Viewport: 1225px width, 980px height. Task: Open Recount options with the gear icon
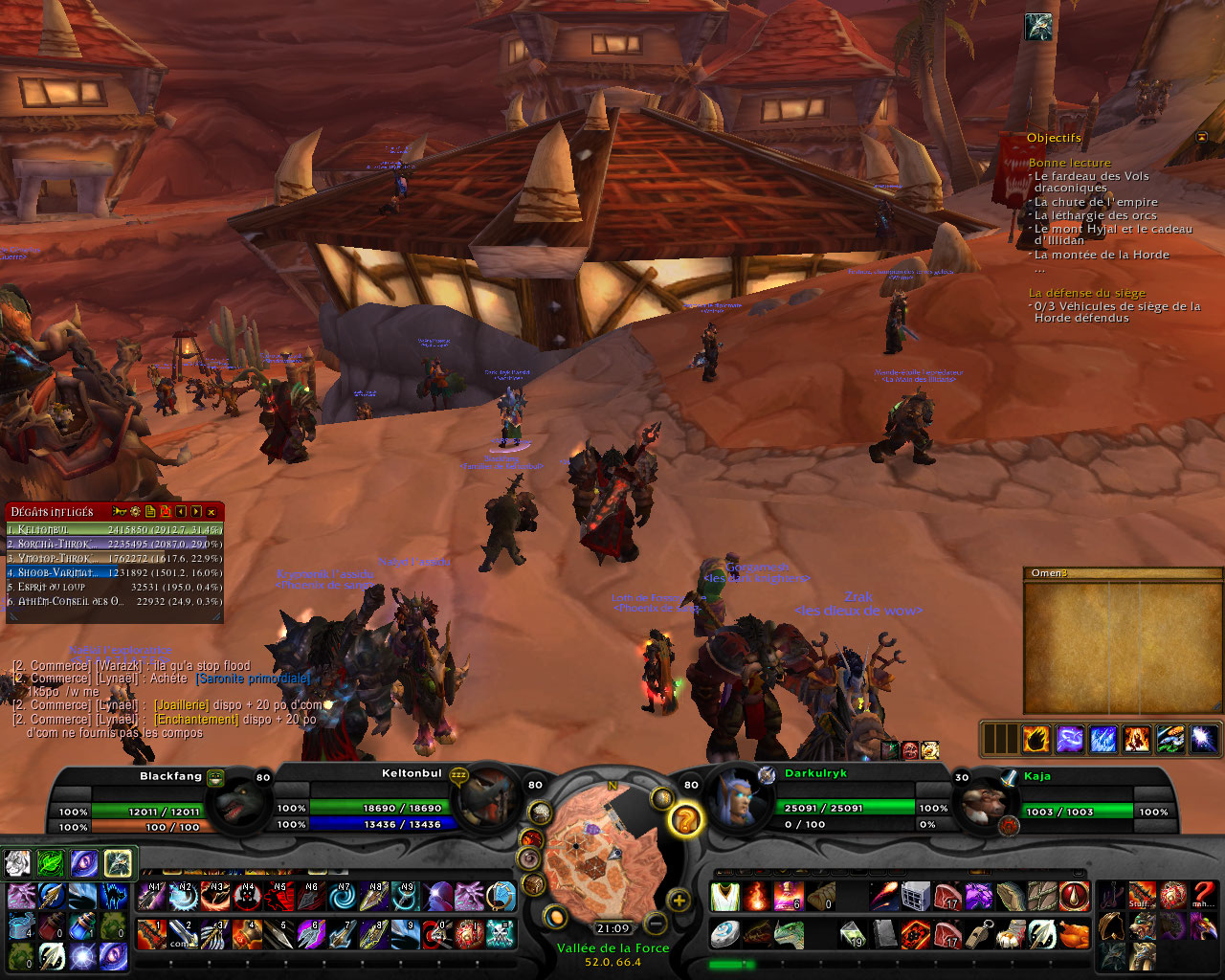click(136, 511)
